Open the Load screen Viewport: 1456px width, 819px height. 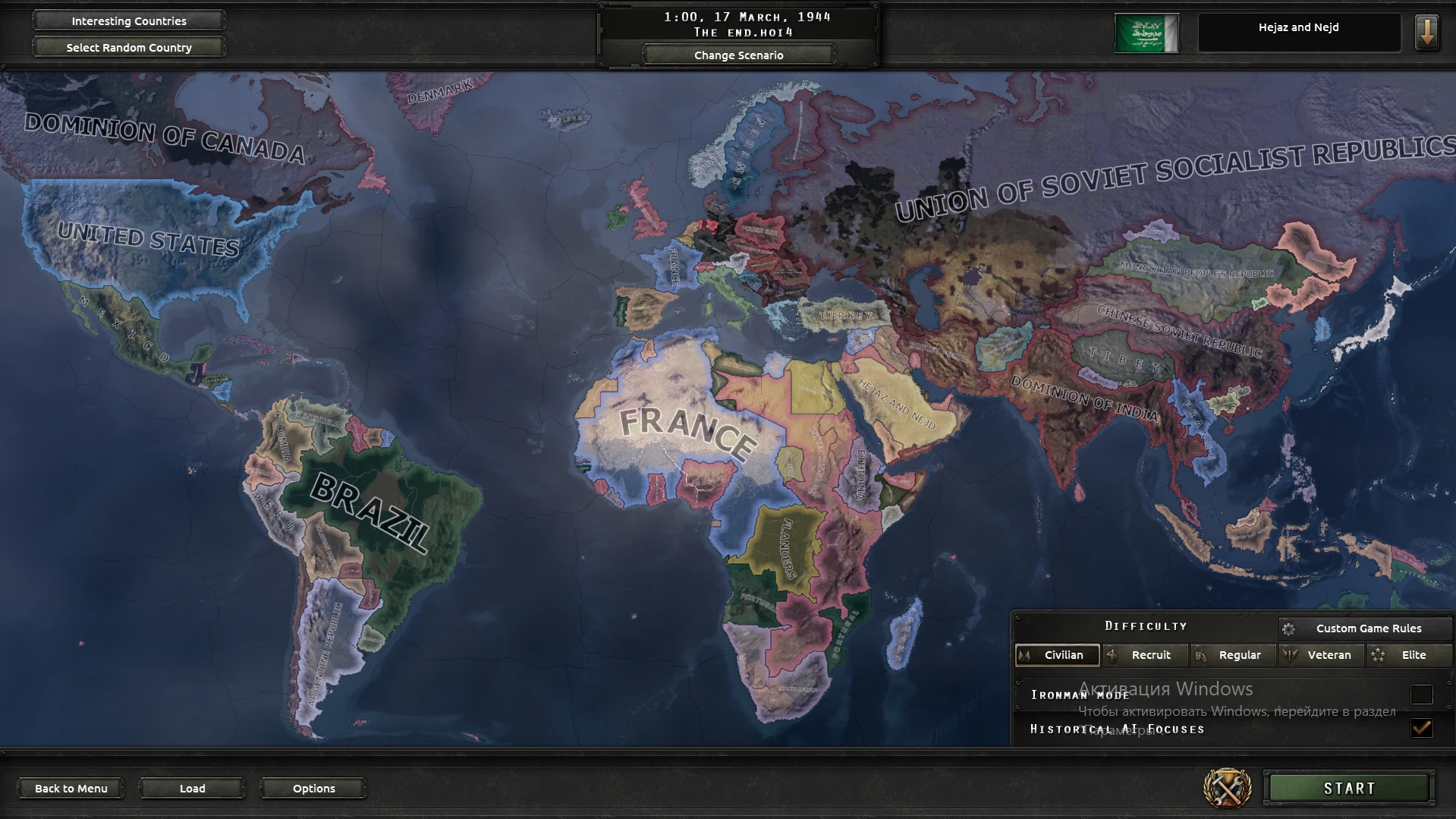pos(192,788)
